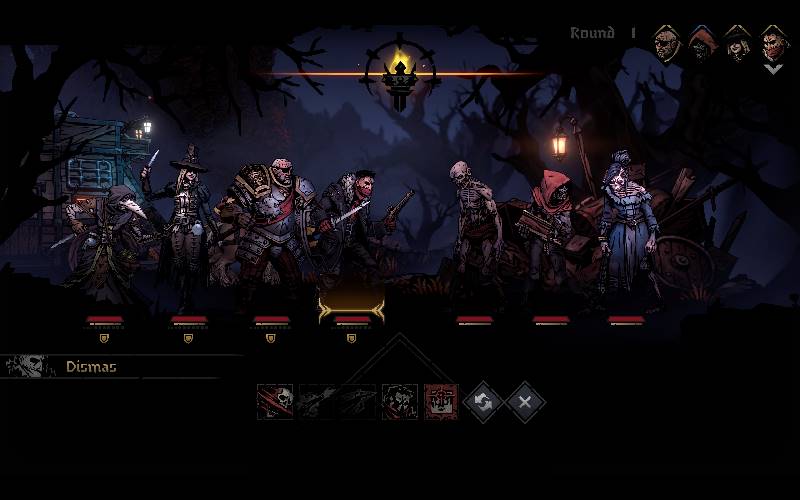Screen dimensions: 800x500
Task: Activate the red-highlighted skill icon
Action: (441, 402)
